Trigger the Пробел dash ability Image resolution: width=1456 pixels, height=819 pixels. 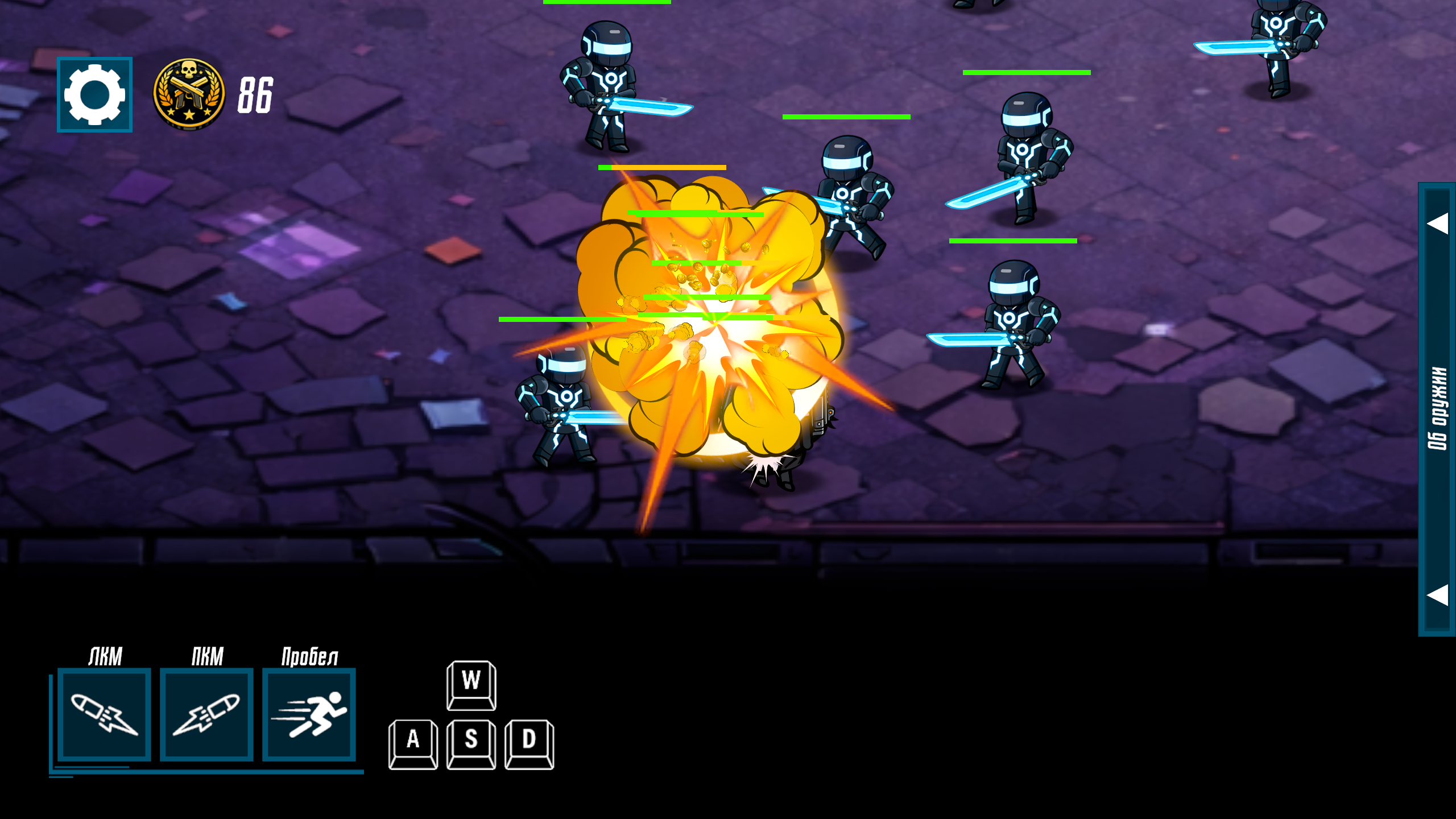(x=309, y=714)
